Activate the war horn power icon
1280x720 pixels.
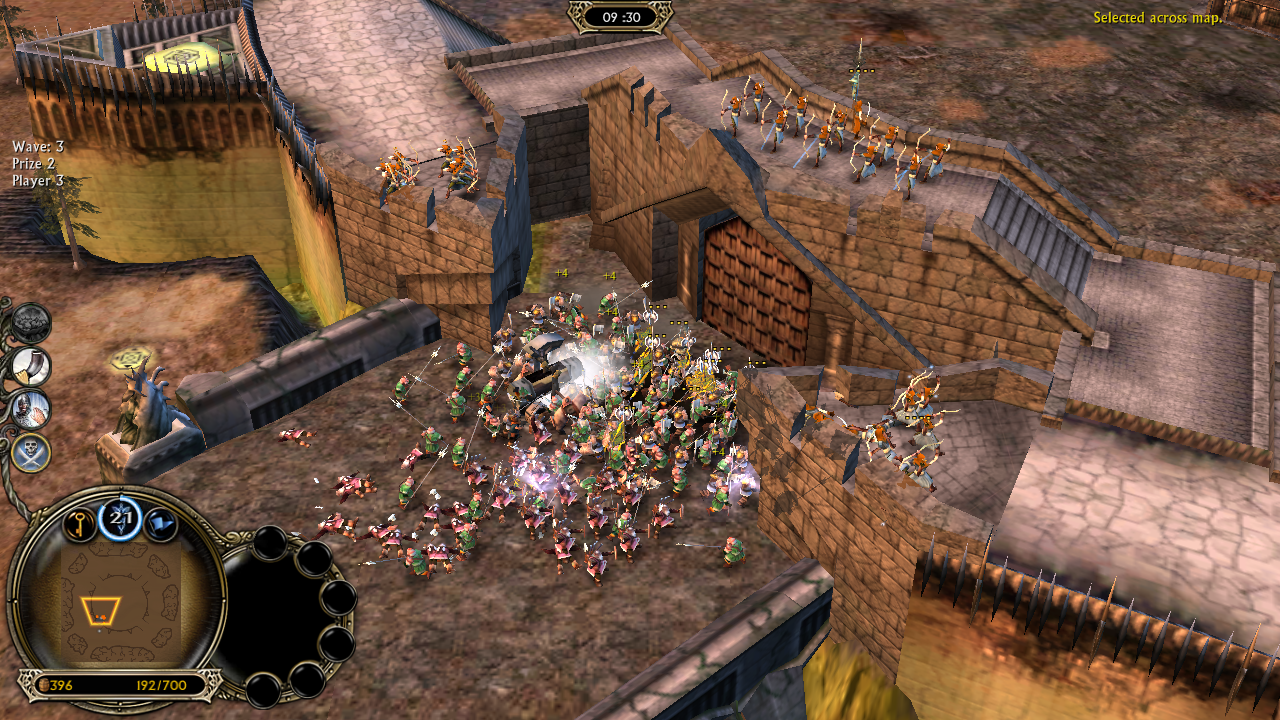(32, 367)
